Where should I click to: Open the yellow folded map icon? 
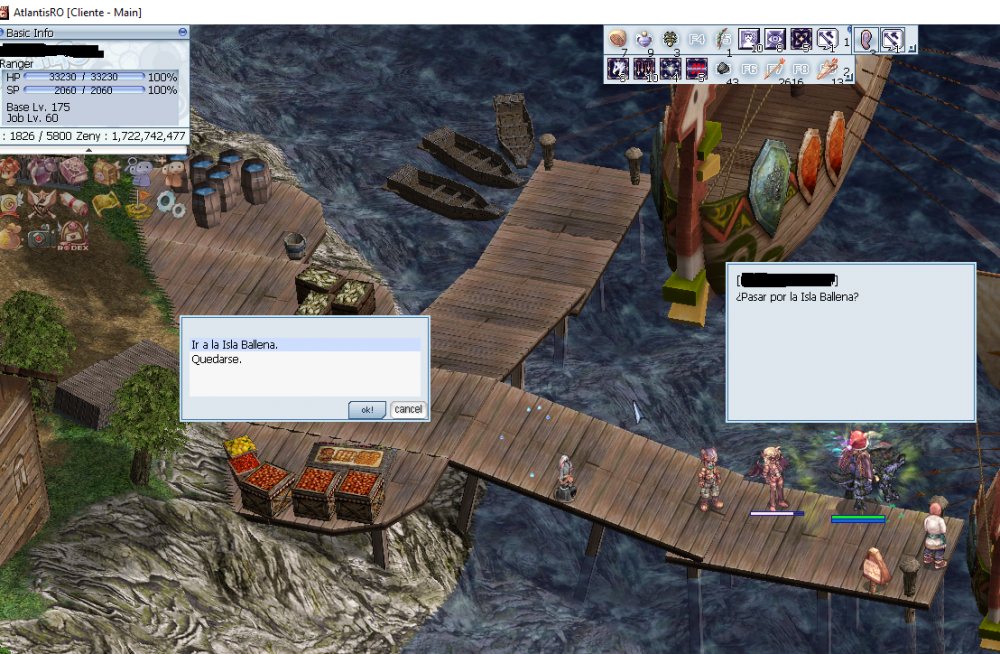(x=107, y=203)
